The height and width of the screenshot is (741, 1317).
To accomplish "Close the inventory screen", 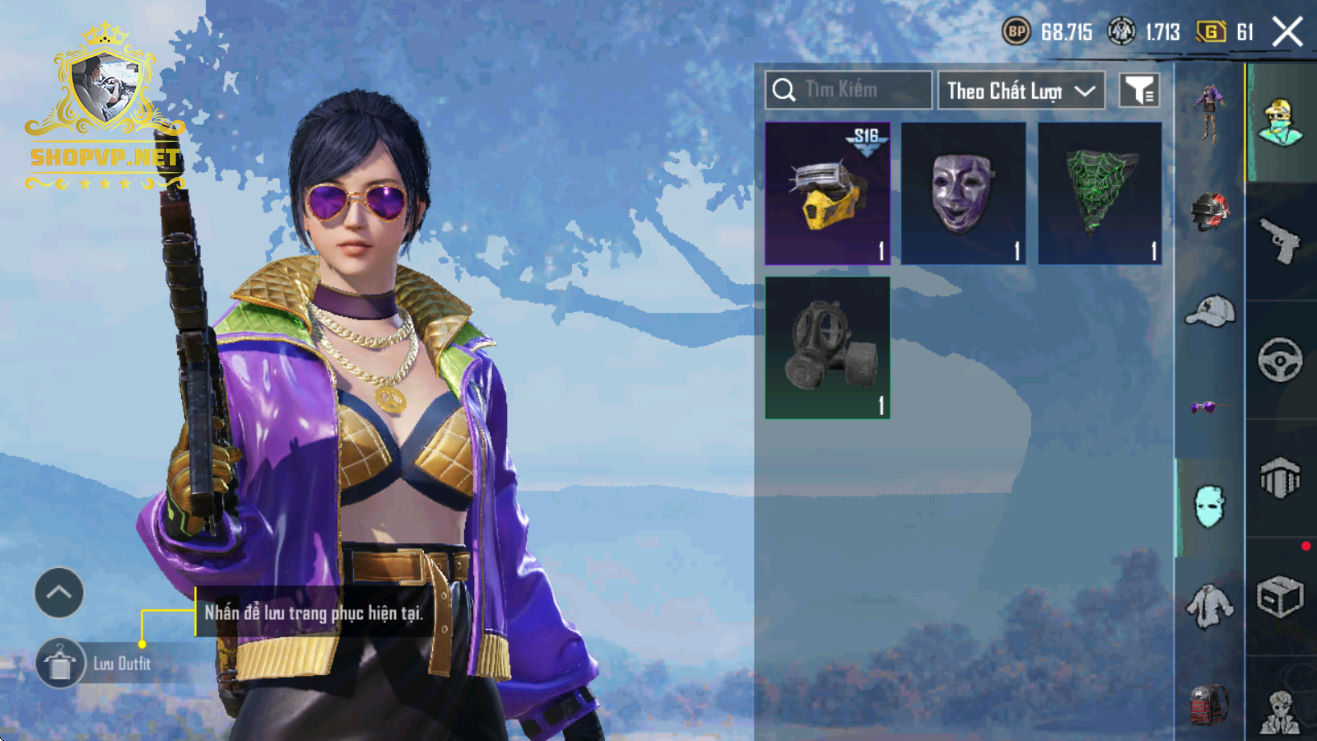I will pos(1287,32).
